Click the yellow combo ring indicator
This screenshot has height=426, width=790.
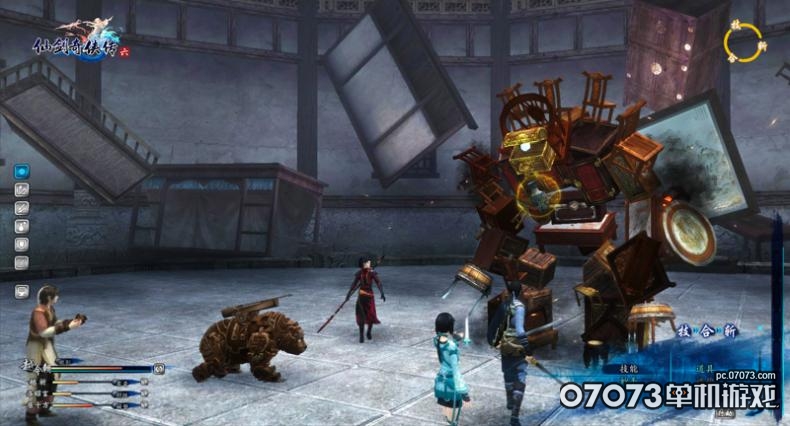pyautogui.click(x=742, y=42)
